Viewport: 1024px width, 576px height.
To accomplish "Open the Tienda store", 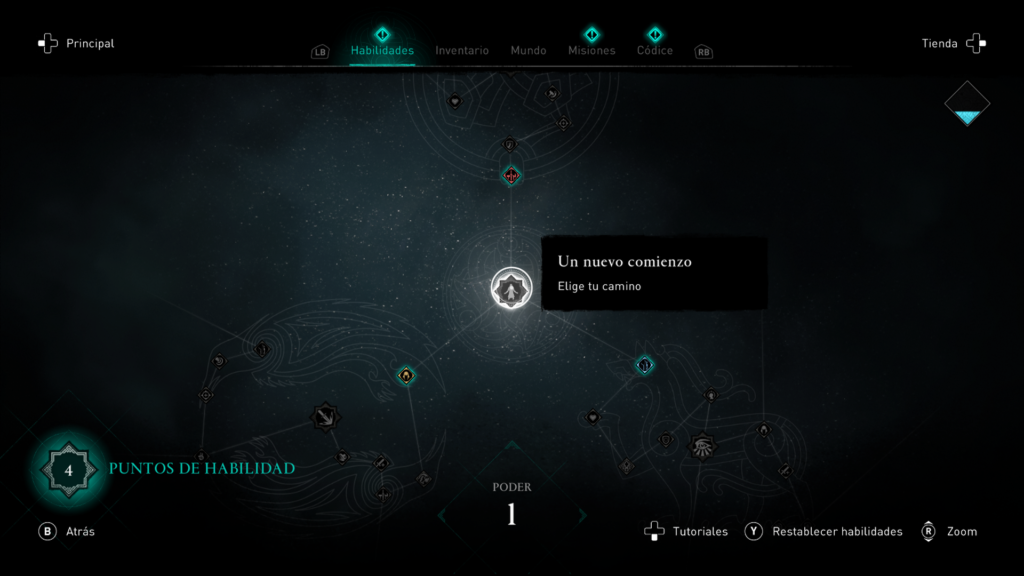I will point(953,44).
